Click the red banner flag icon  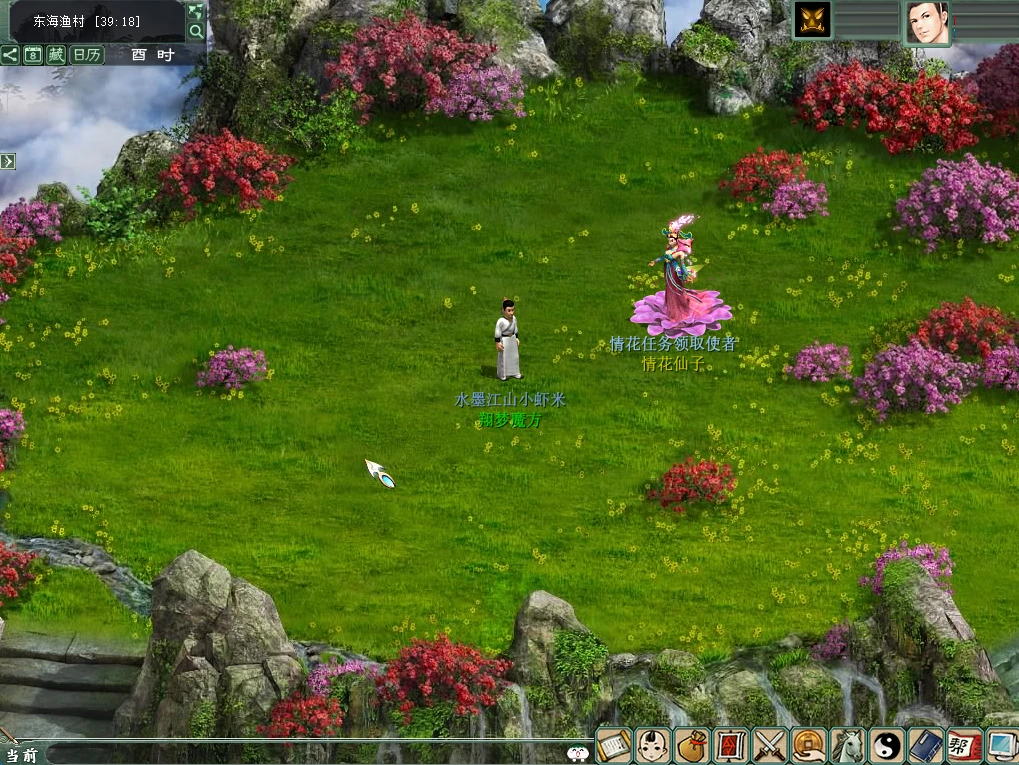730,745
